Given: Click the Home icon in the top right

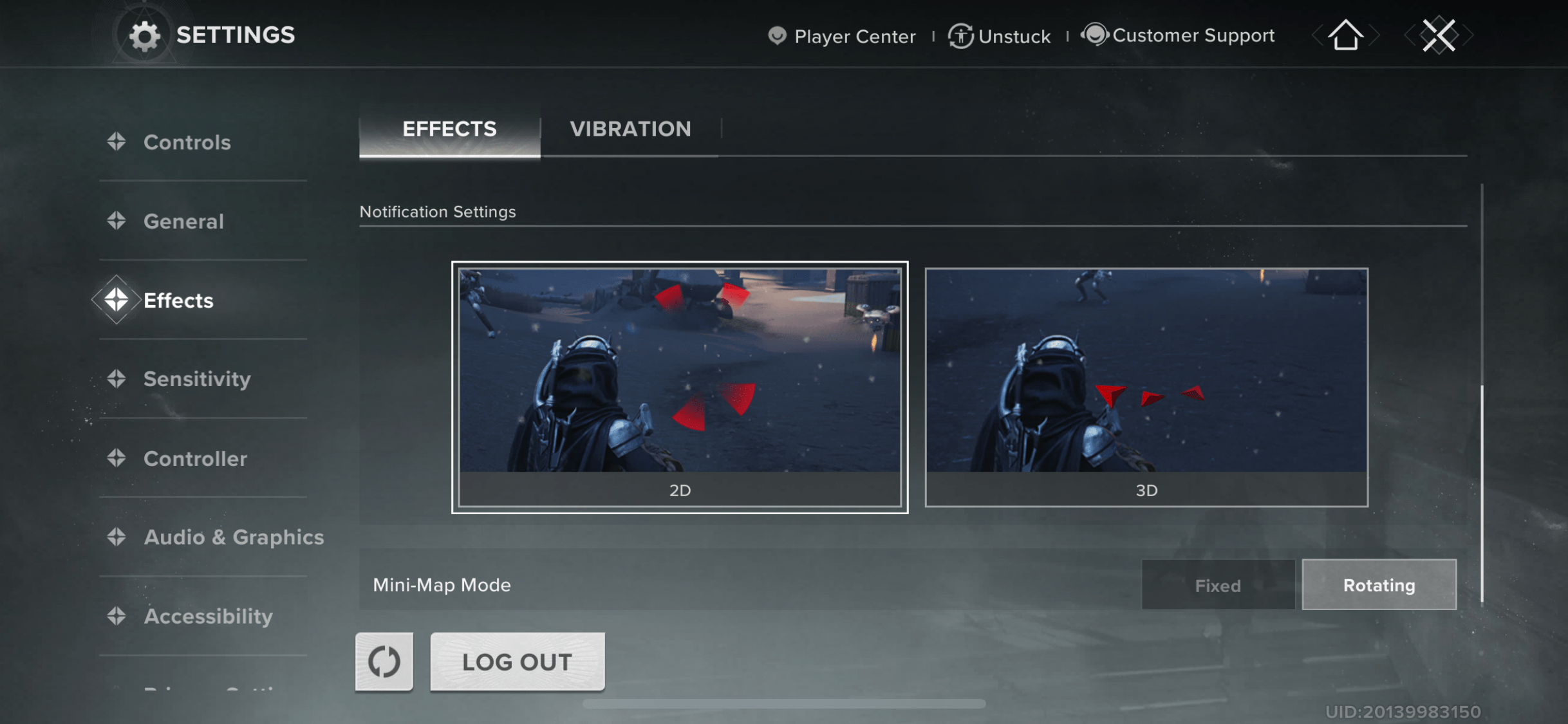Looking at the screenshot, I should [x=1345, y=35].
